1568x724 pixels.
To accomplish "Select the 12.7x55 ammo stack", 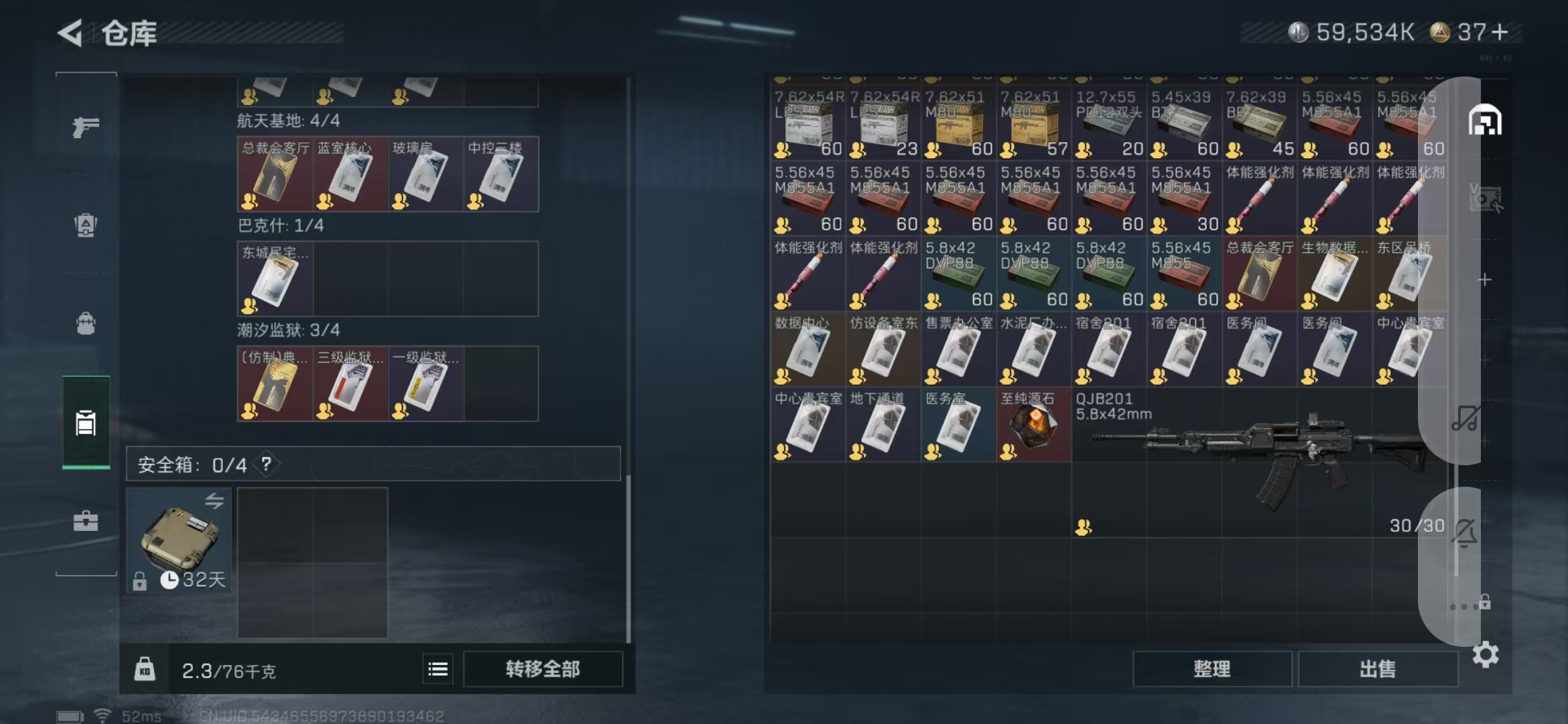I will 1108,123.
